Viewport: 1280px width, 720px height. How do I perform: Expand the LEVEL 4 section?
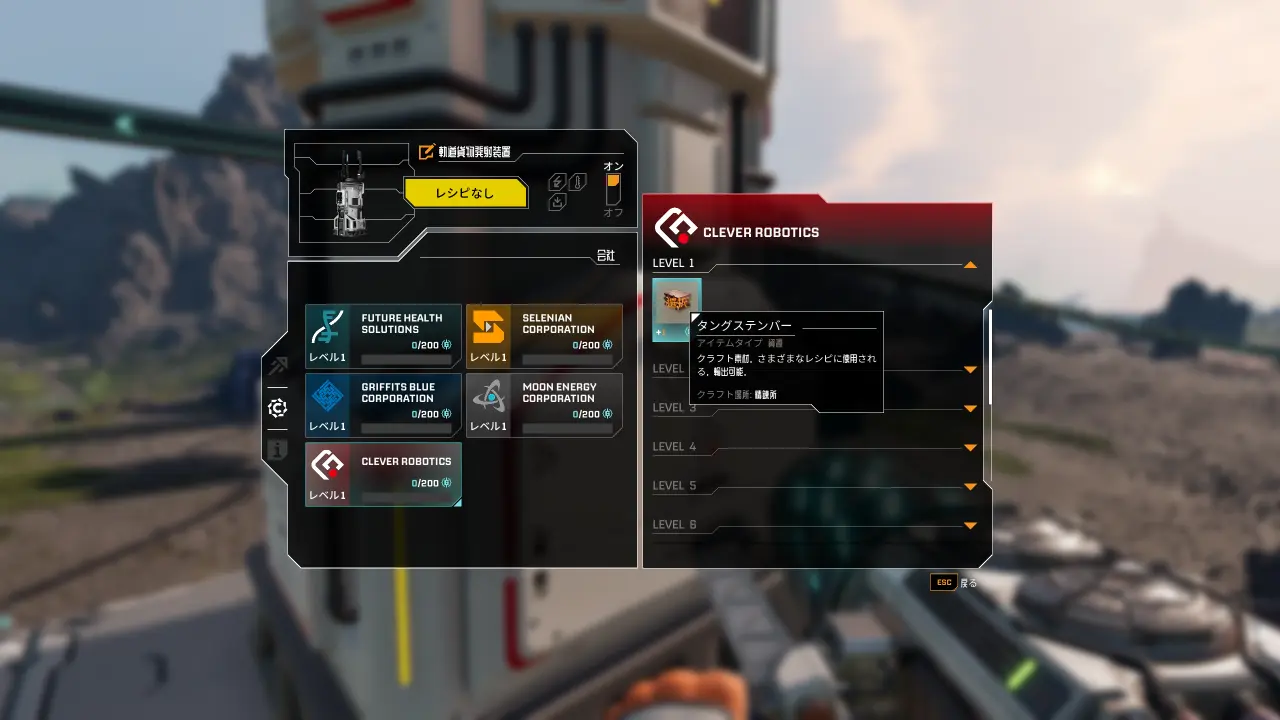pos(969,448)
